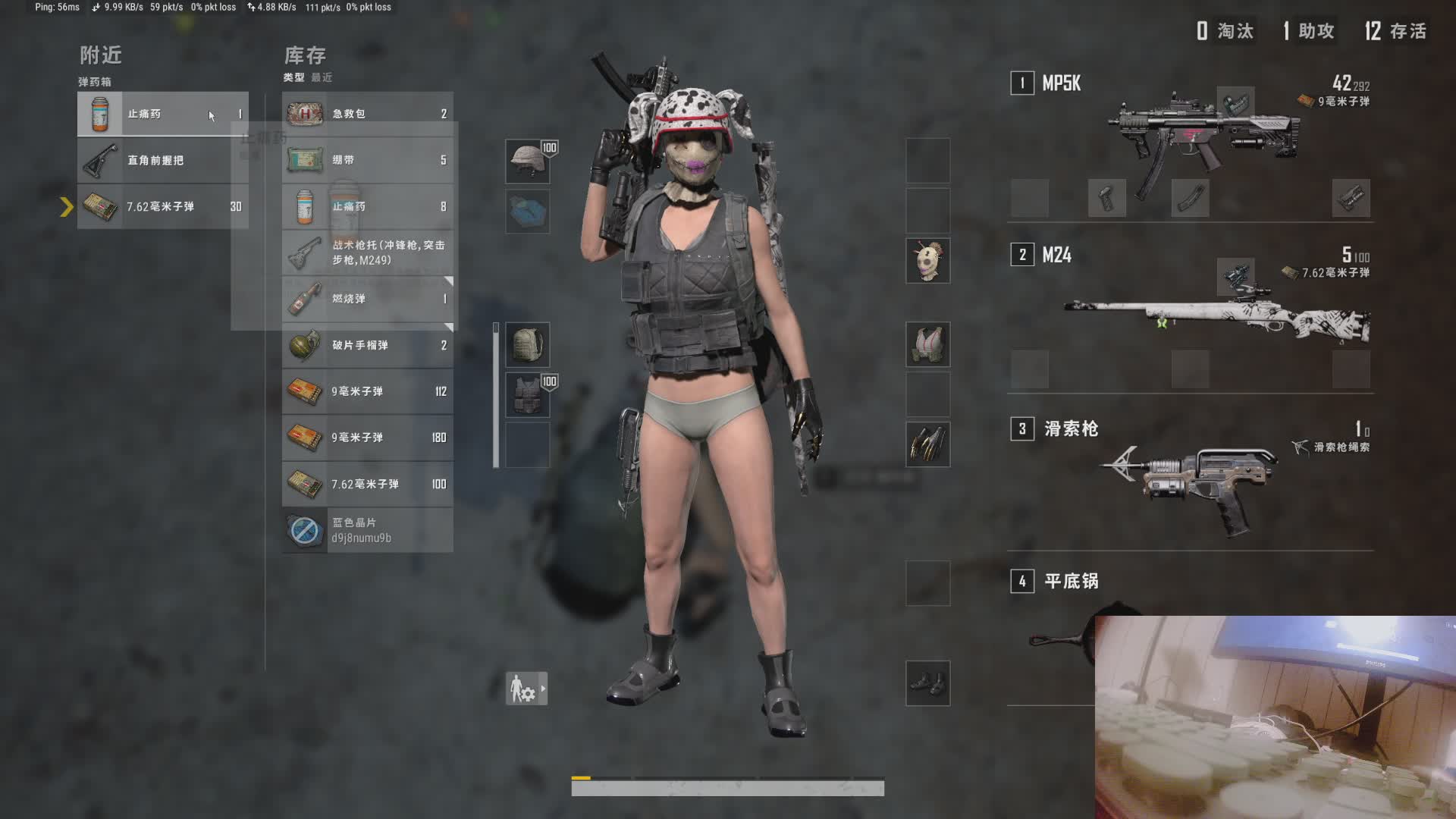Sort inventory by type

[x=293, y=77]
